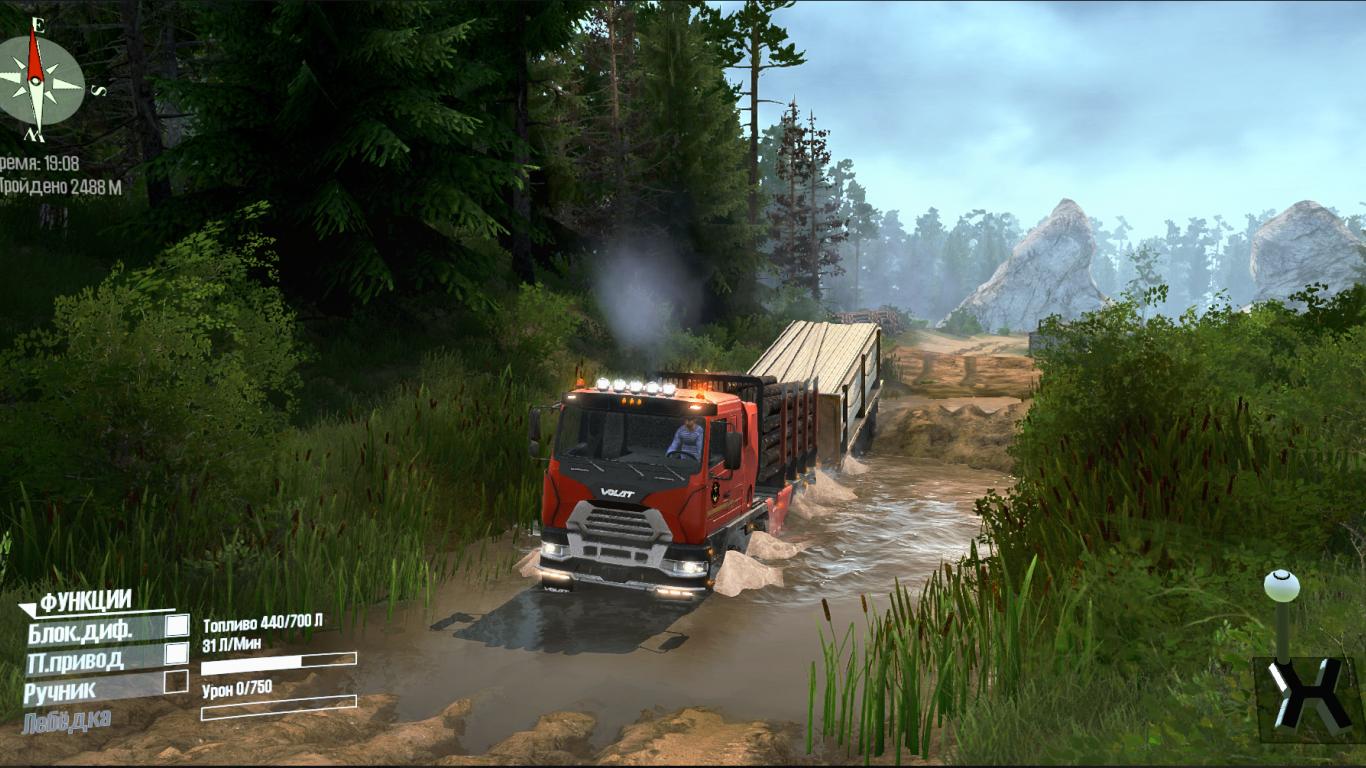
Task: Enable the П.привод all-wheel drive checkbox
Action: click(x=177, y=653)
